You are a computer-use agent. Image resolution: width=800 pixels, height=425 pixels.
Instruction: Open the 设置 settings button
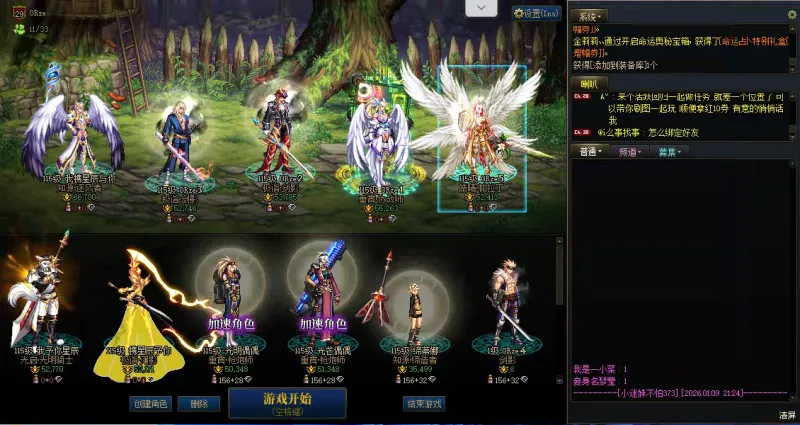tap(535, 13)
